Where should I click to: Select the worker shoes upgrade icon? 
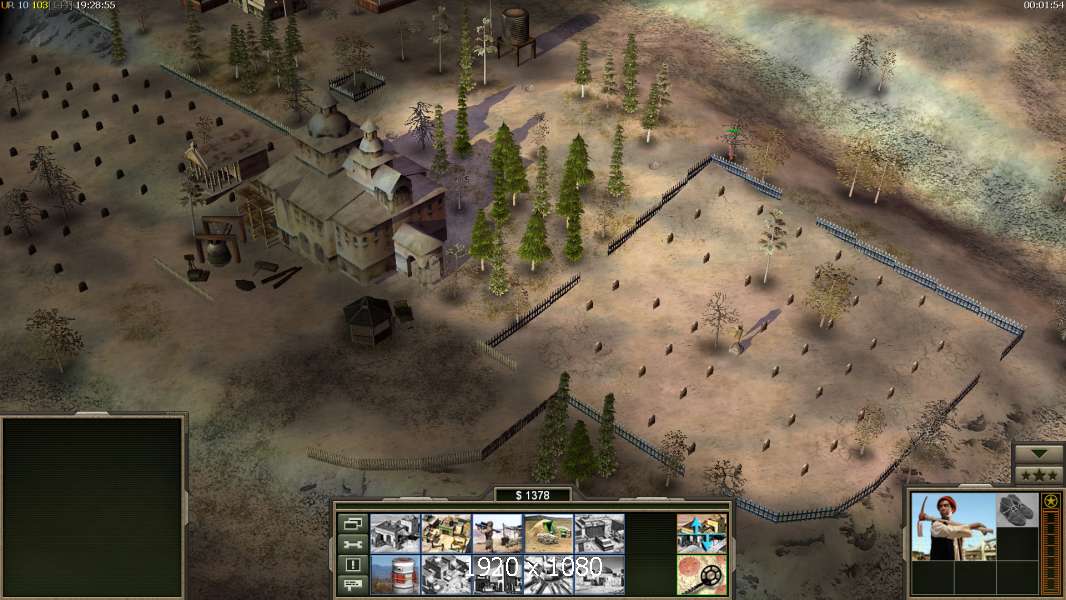[1018, 510]
